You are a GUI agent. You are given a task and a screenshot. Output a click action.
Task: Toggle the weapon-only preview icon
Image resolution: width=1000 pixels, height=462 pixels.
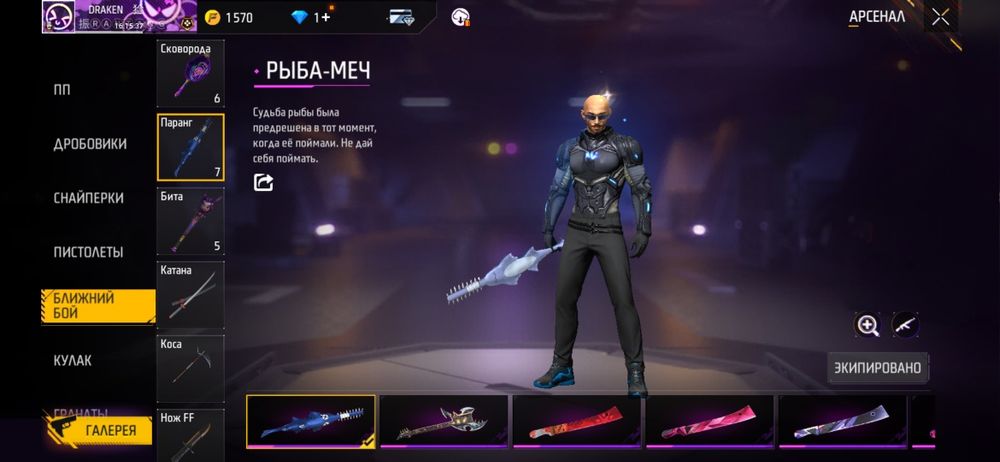[x=905, y=324]
